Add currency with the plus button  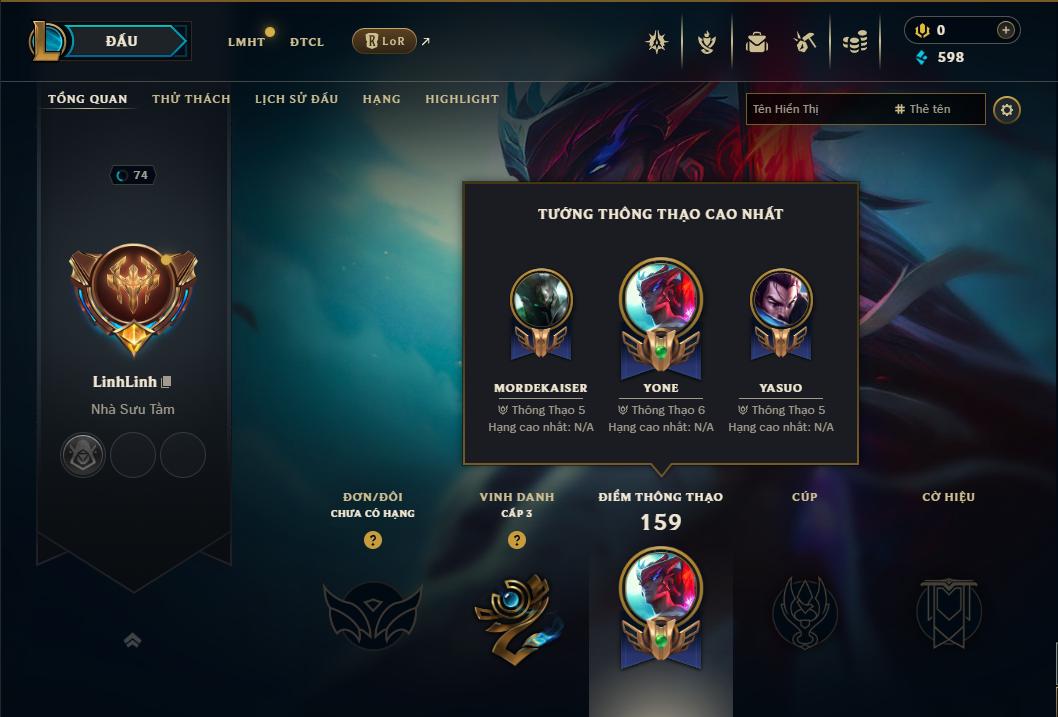coord(1005,30)
